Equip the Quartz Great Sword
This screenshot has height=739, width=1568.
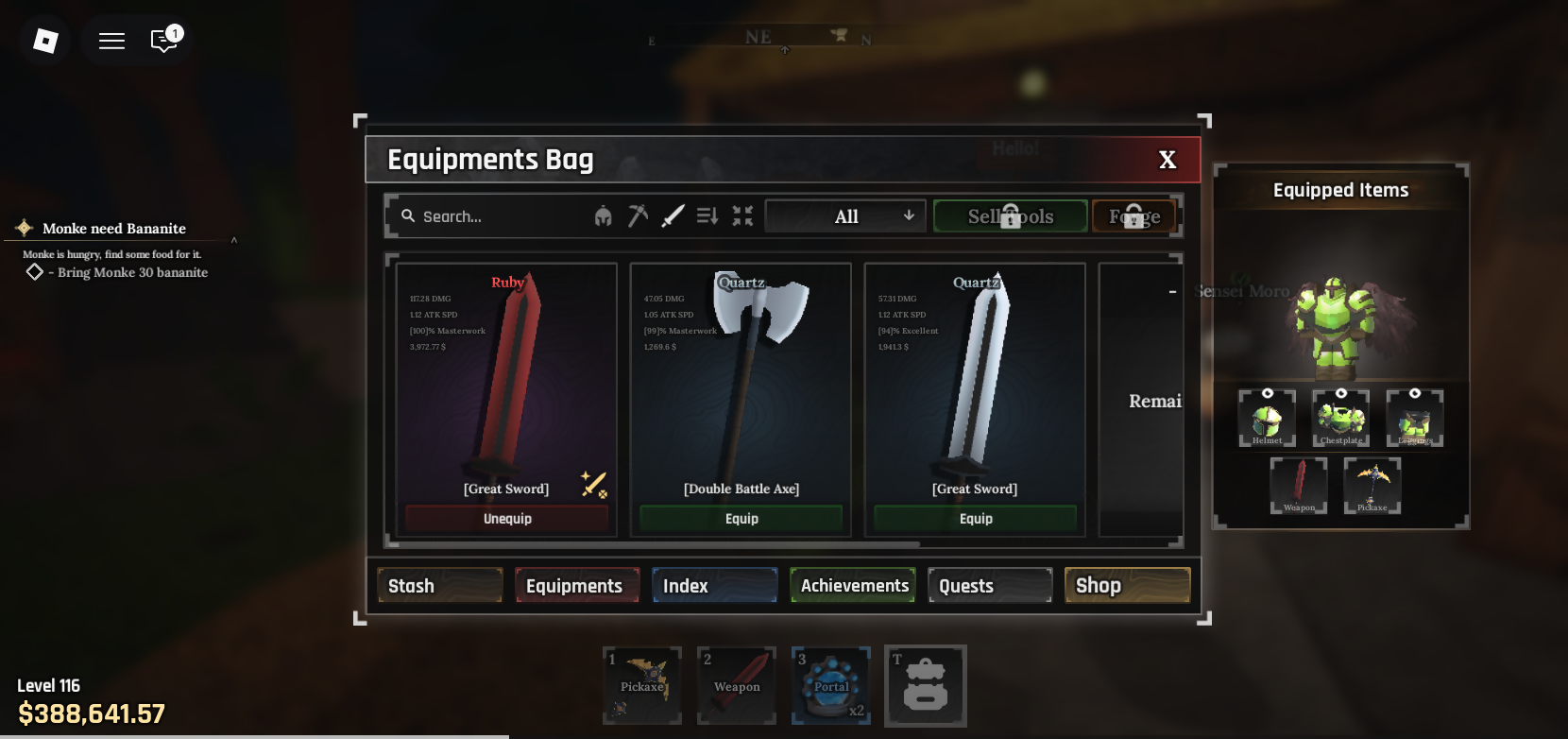point(976,519)
